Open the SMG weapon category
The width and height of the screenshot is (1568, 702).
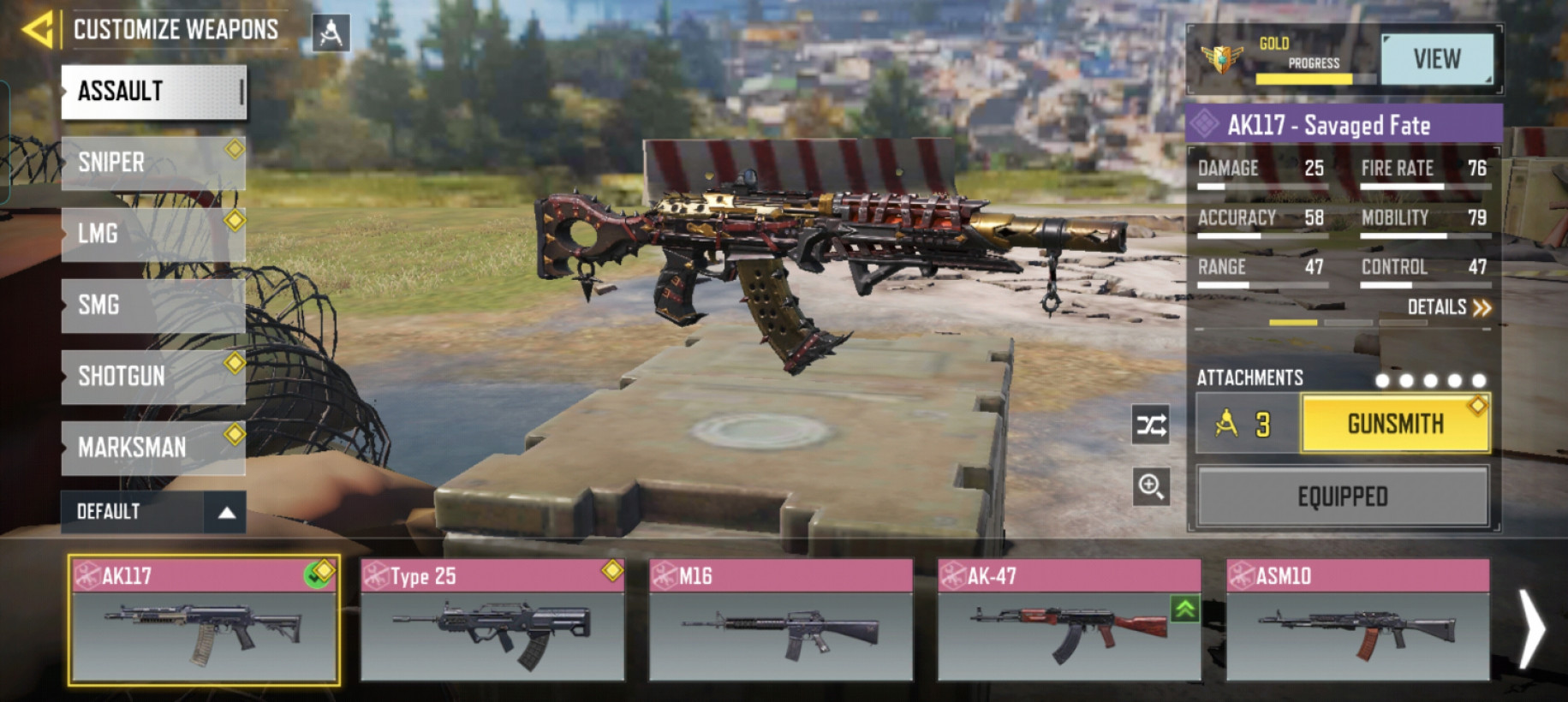coord(153,305)
